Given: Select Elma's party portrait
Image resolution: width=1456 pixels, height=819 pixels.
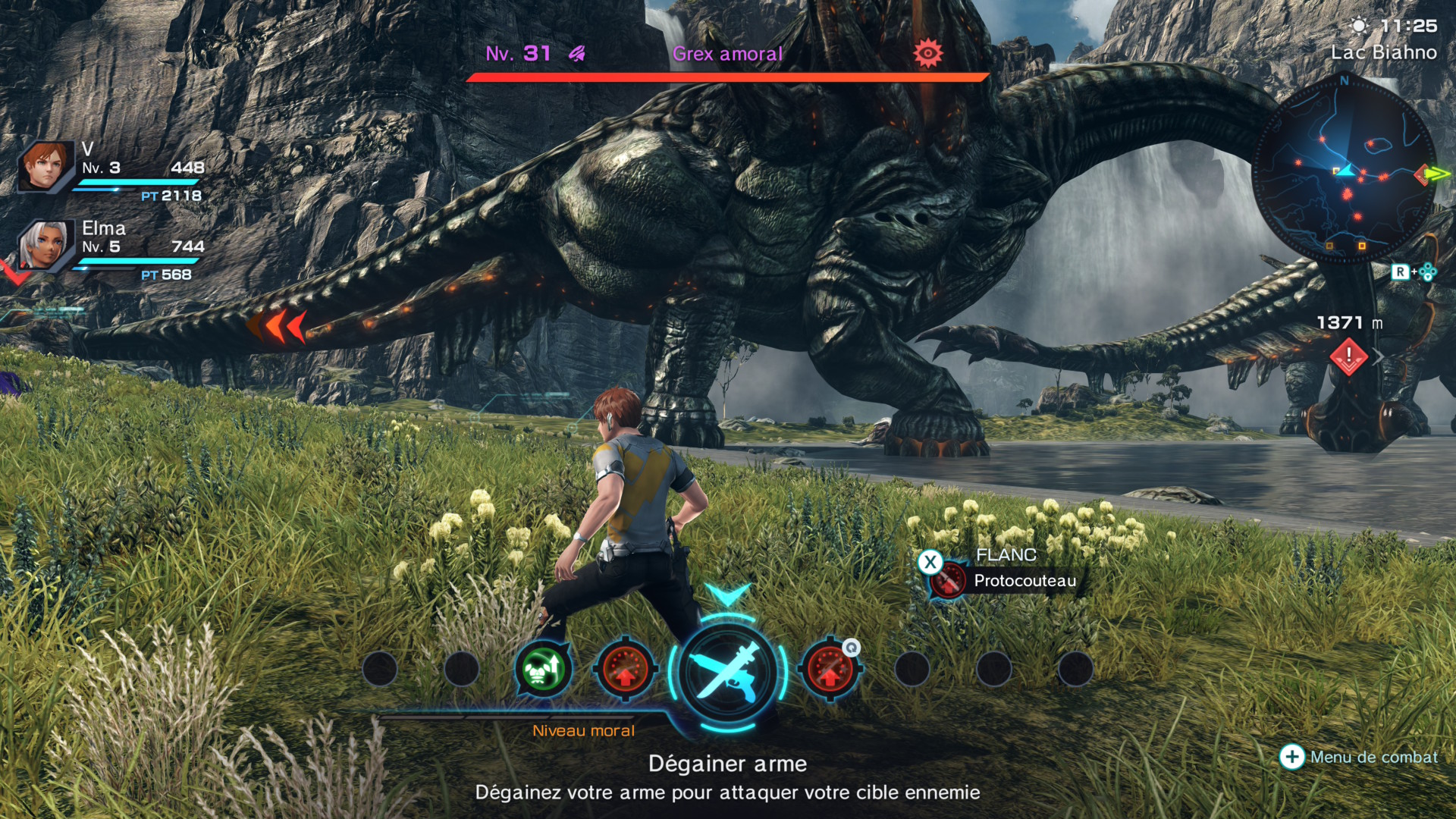Looking at the screenshot, I should coord(45,246).
